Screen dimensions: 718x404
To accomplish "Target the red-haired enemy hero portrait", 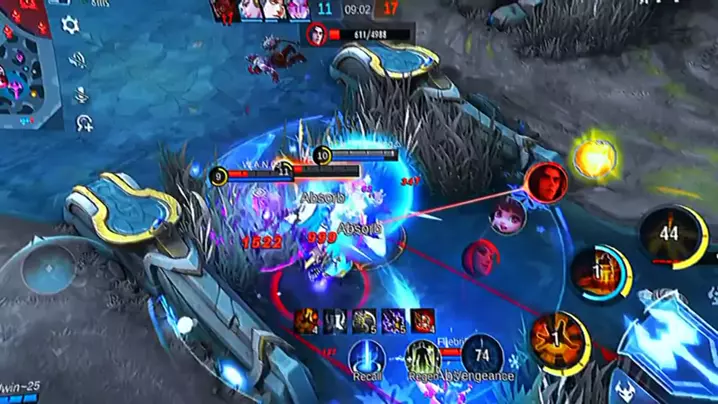I will click(x=482, y=257).
